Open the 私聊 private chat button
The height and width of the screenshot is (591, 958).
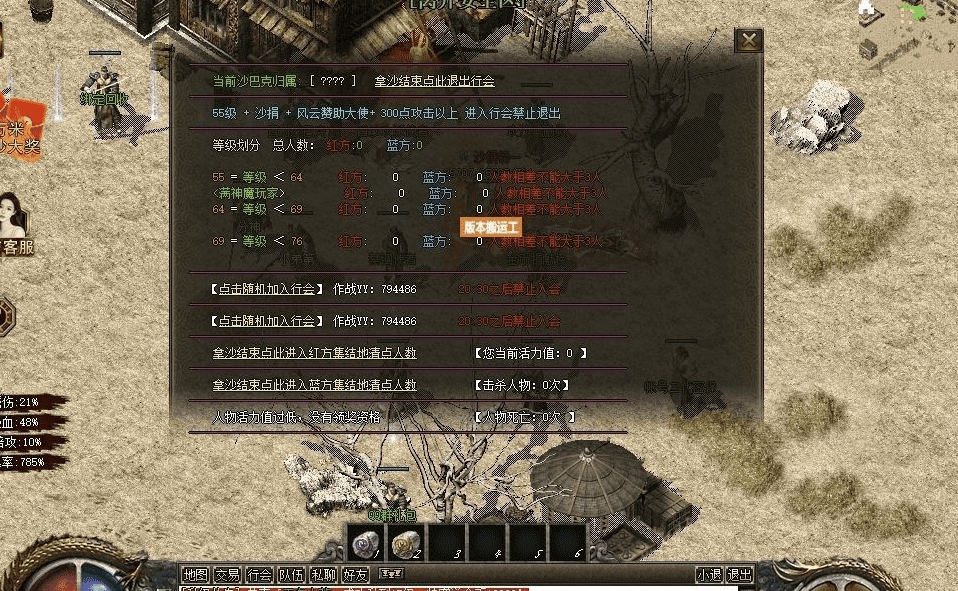click(323, 575)
